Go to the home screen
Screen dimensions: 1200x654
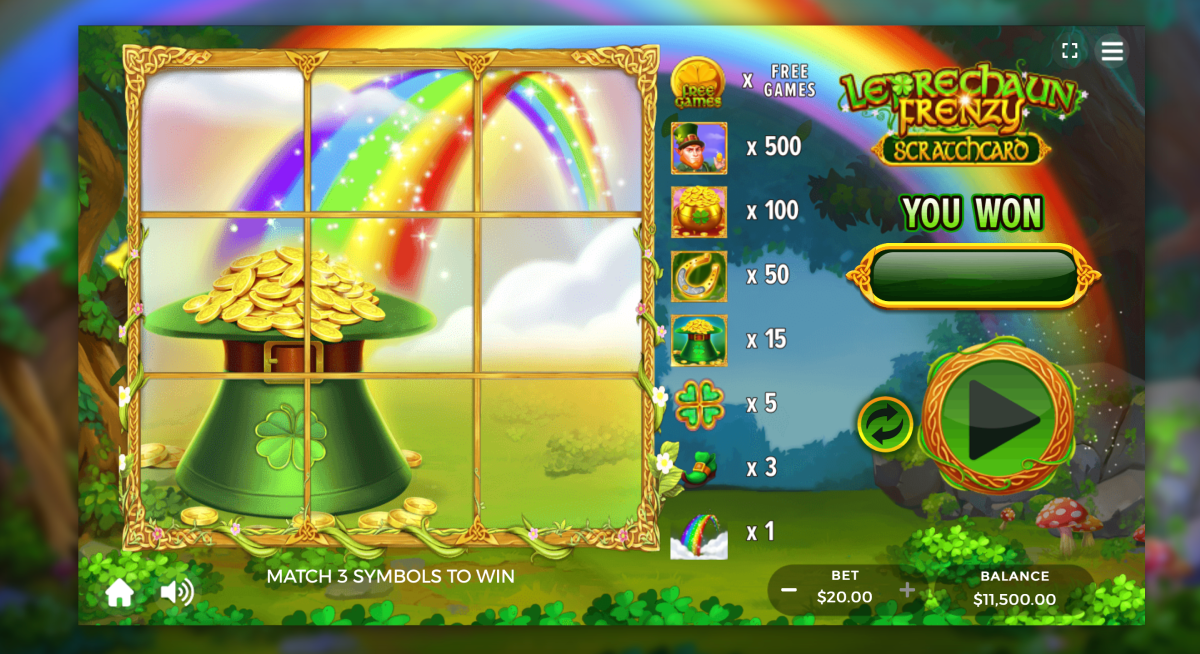pos(120,593)
